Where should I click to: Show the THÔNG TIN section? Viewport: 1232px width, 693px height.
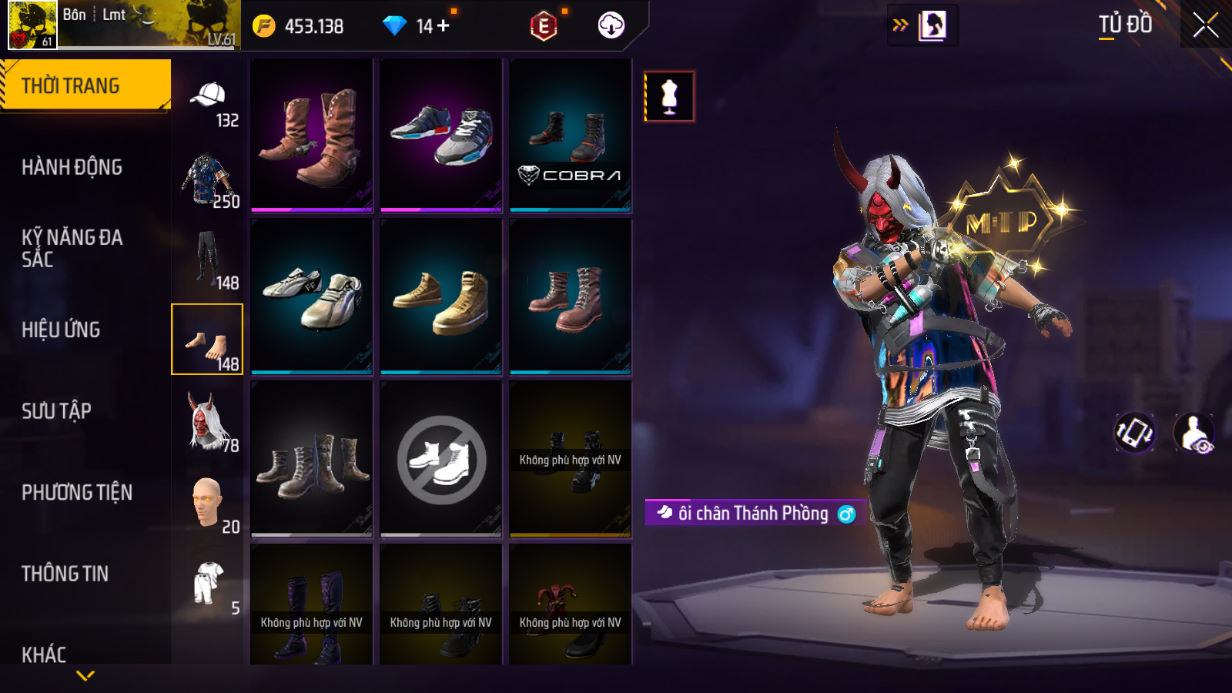(x=65, y=574)
